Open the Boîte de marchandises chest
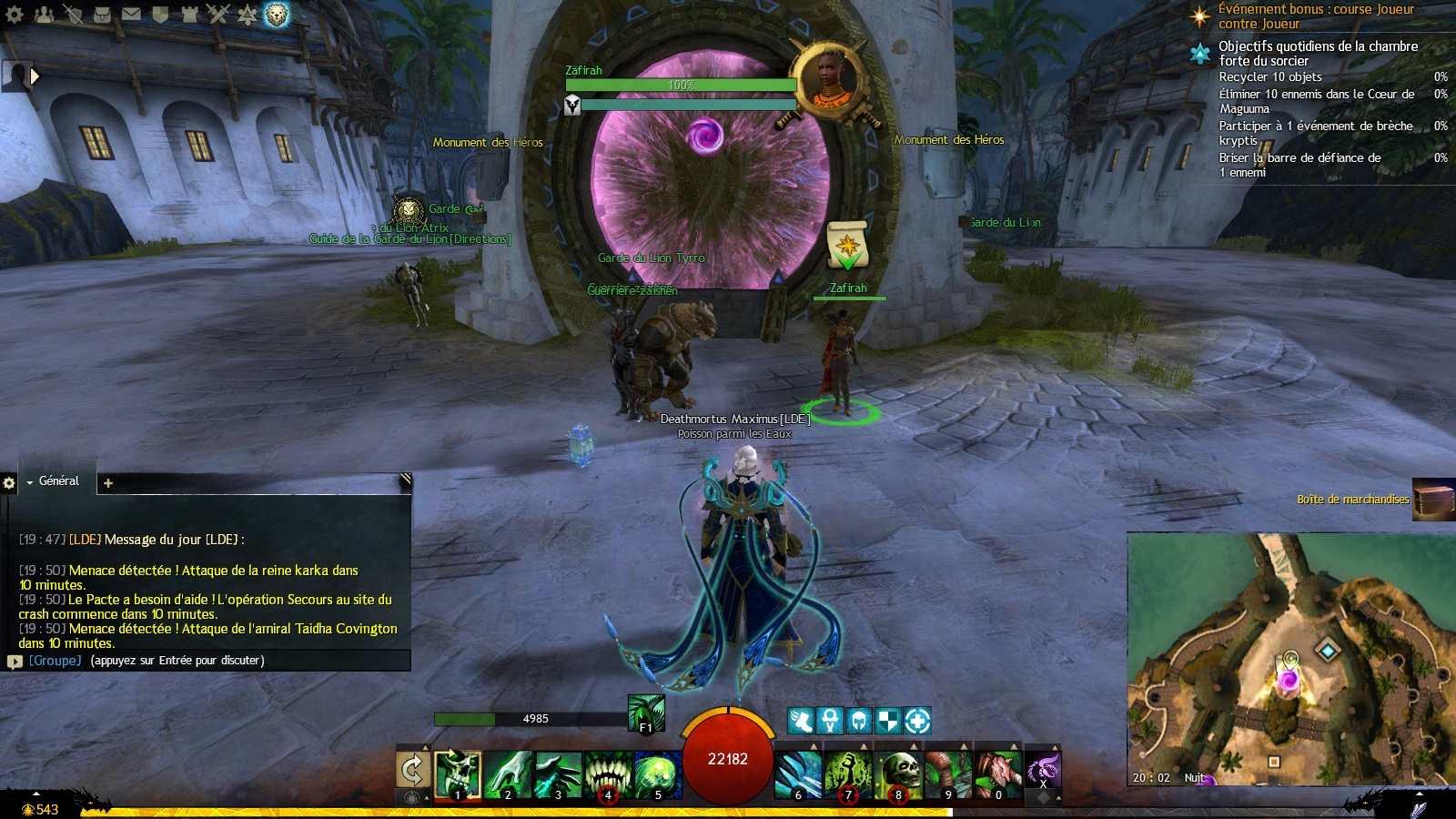 pyautogui.click(x=1432, y=500)
